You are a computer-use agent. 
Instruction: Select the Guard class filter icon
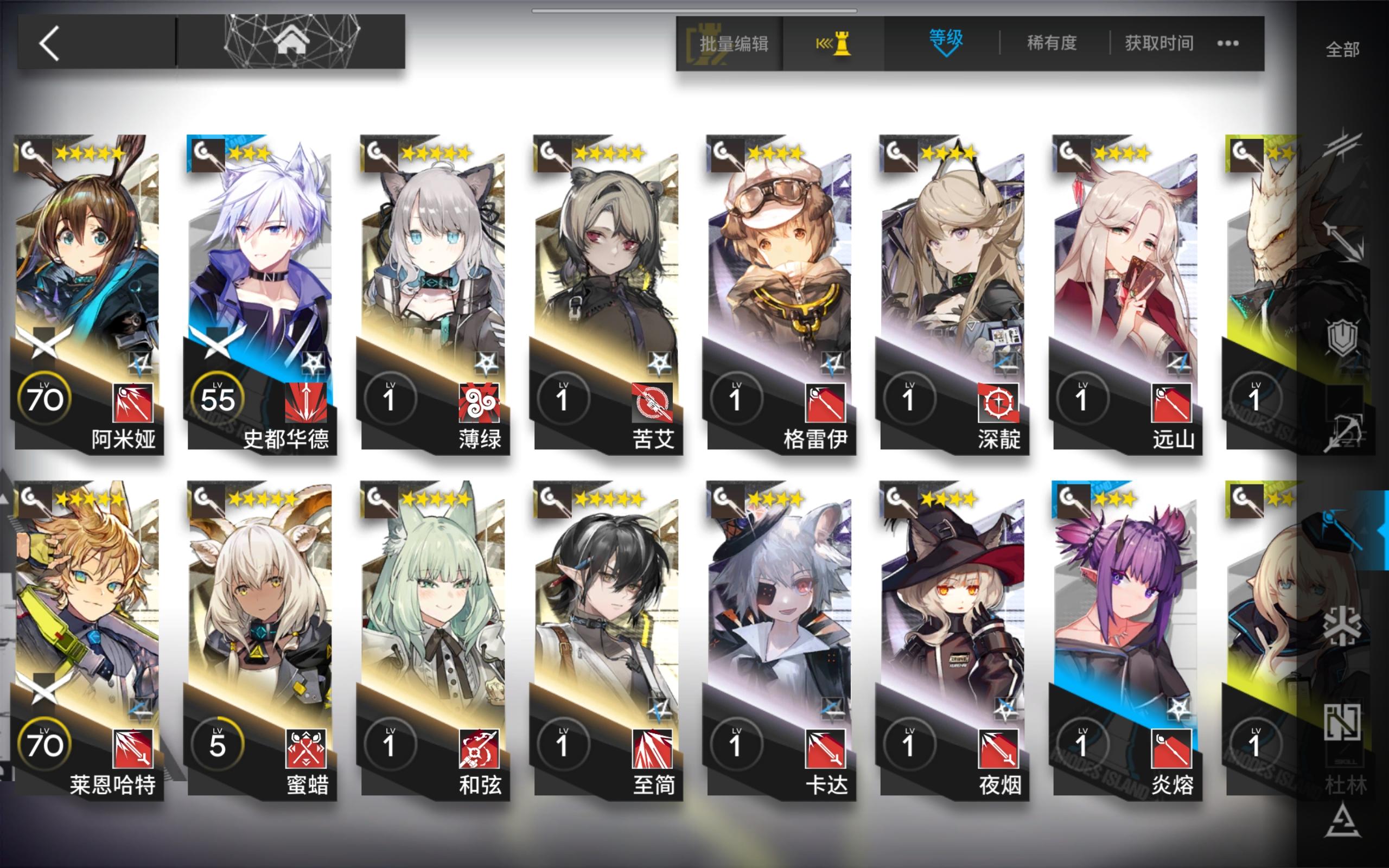pyautogui.click(x=1343, y=241)
